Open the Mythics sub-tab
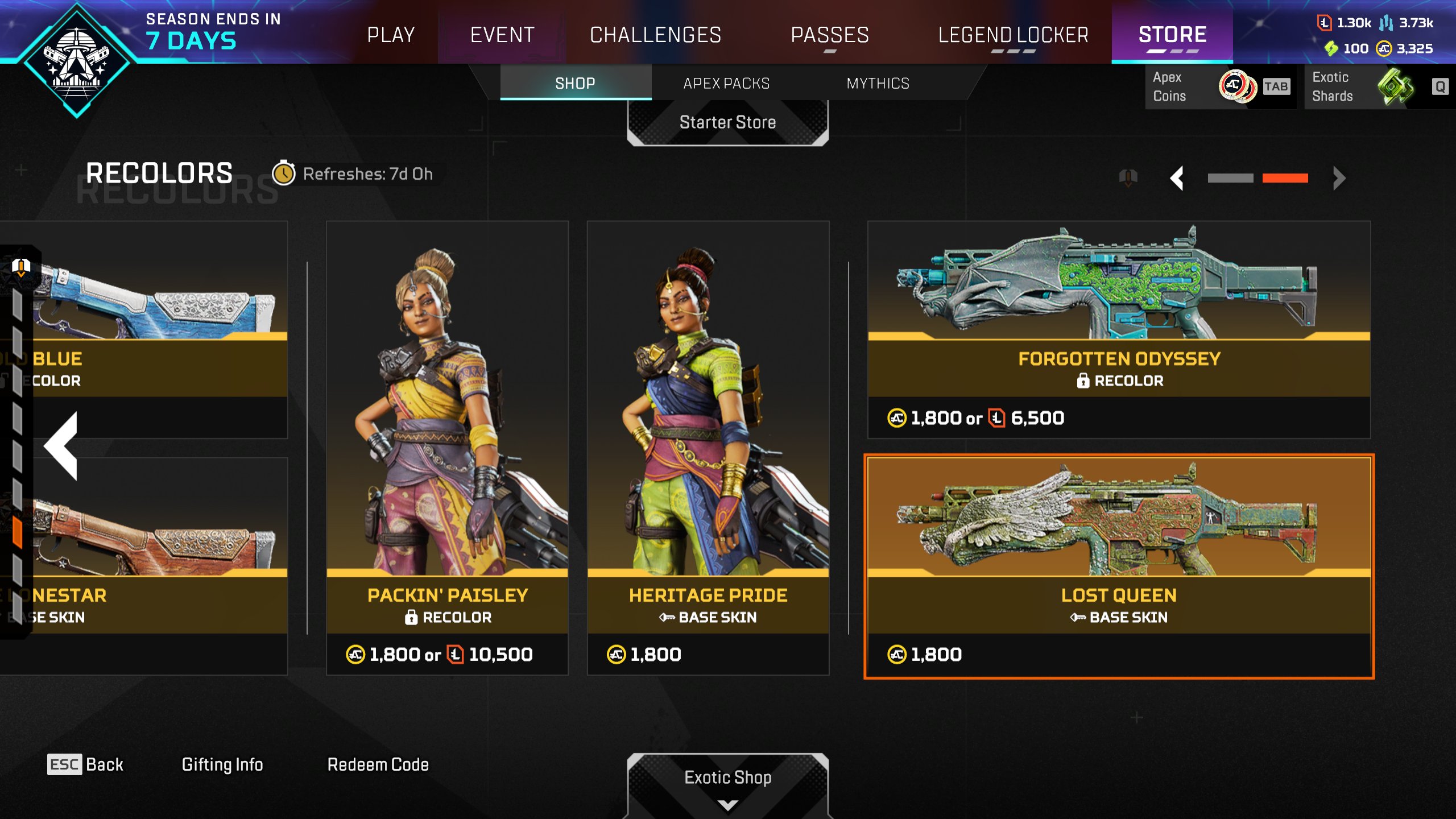Screen dimensions: 1456x819 tap(878, 84)
